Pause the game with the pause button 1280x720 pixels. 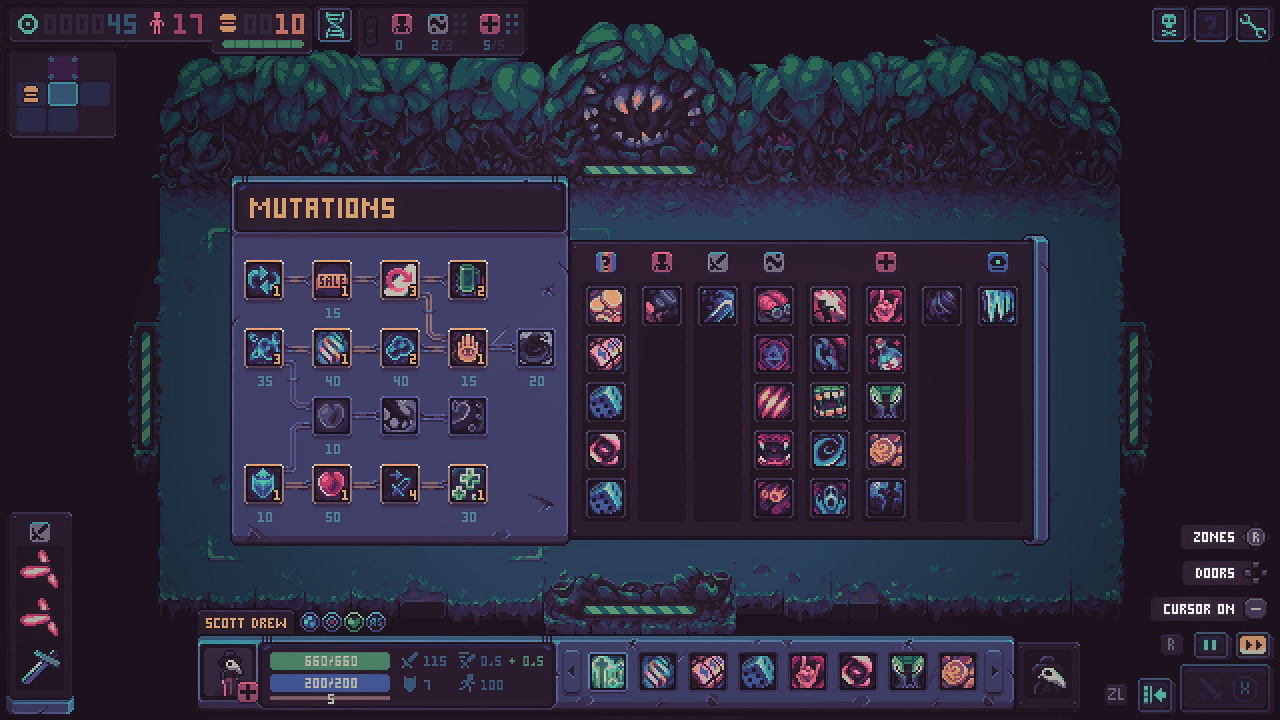[x=1210, y=645]
